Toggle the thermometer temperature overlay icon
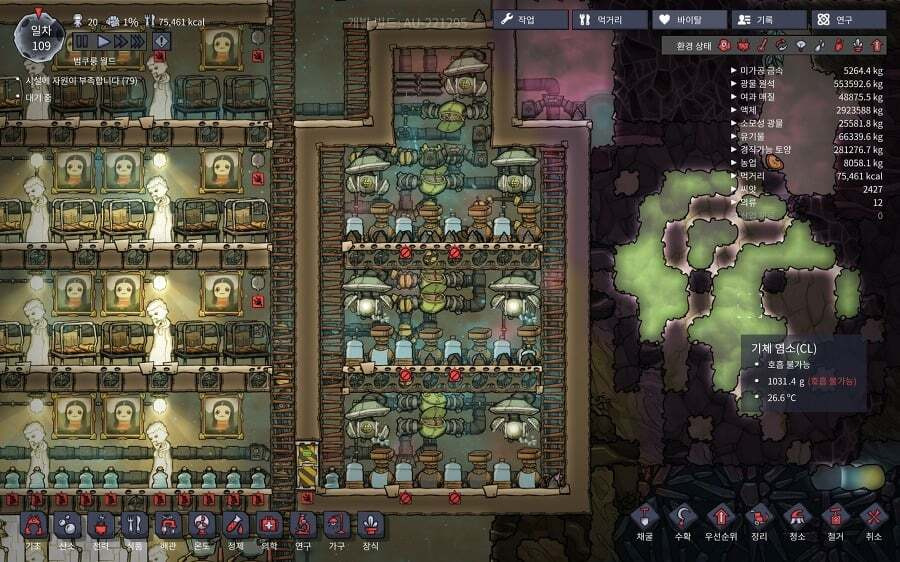 [x=762, y=45]
